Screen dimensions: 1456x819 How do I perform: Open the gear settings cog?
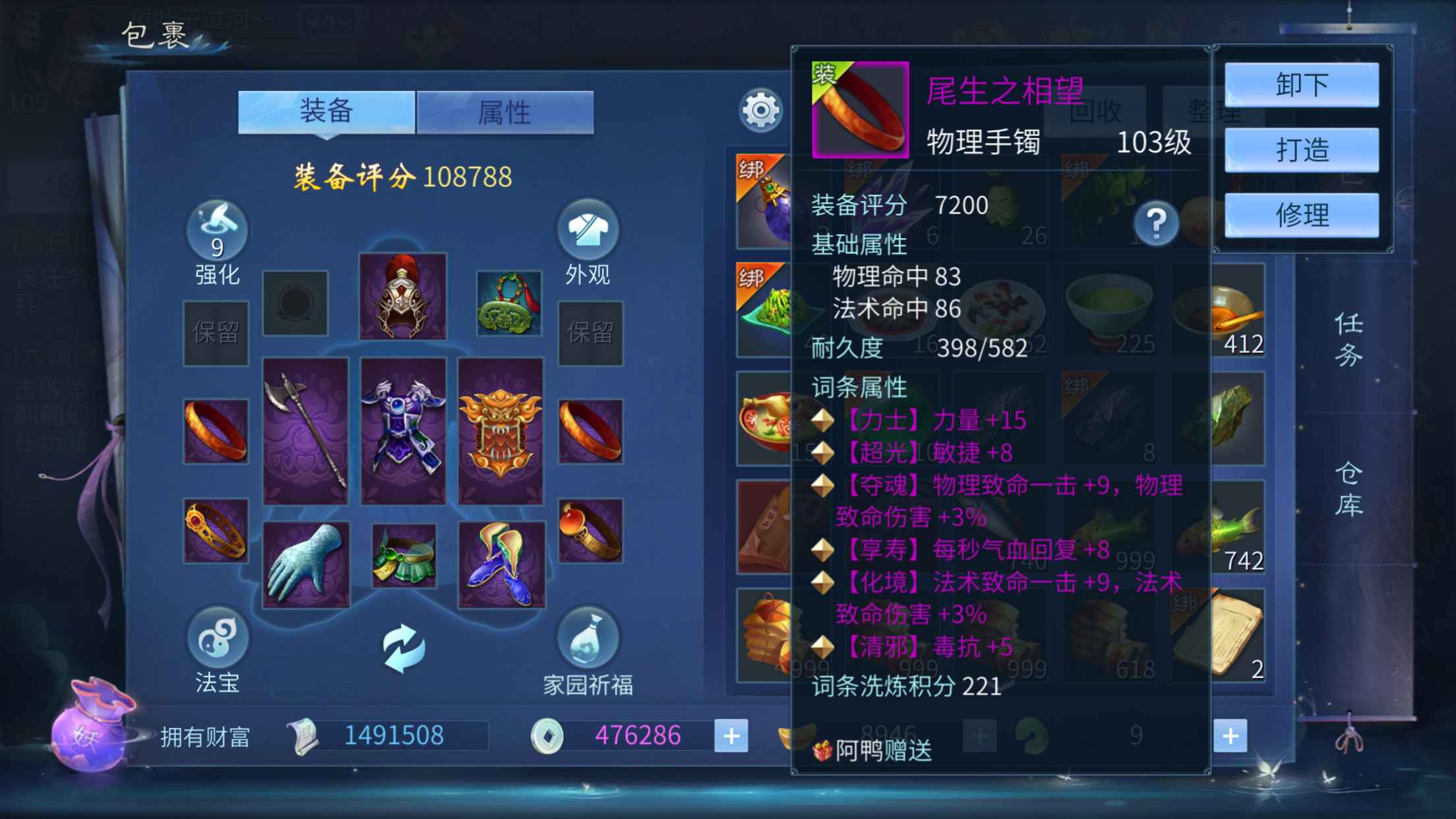click(760, 110)
